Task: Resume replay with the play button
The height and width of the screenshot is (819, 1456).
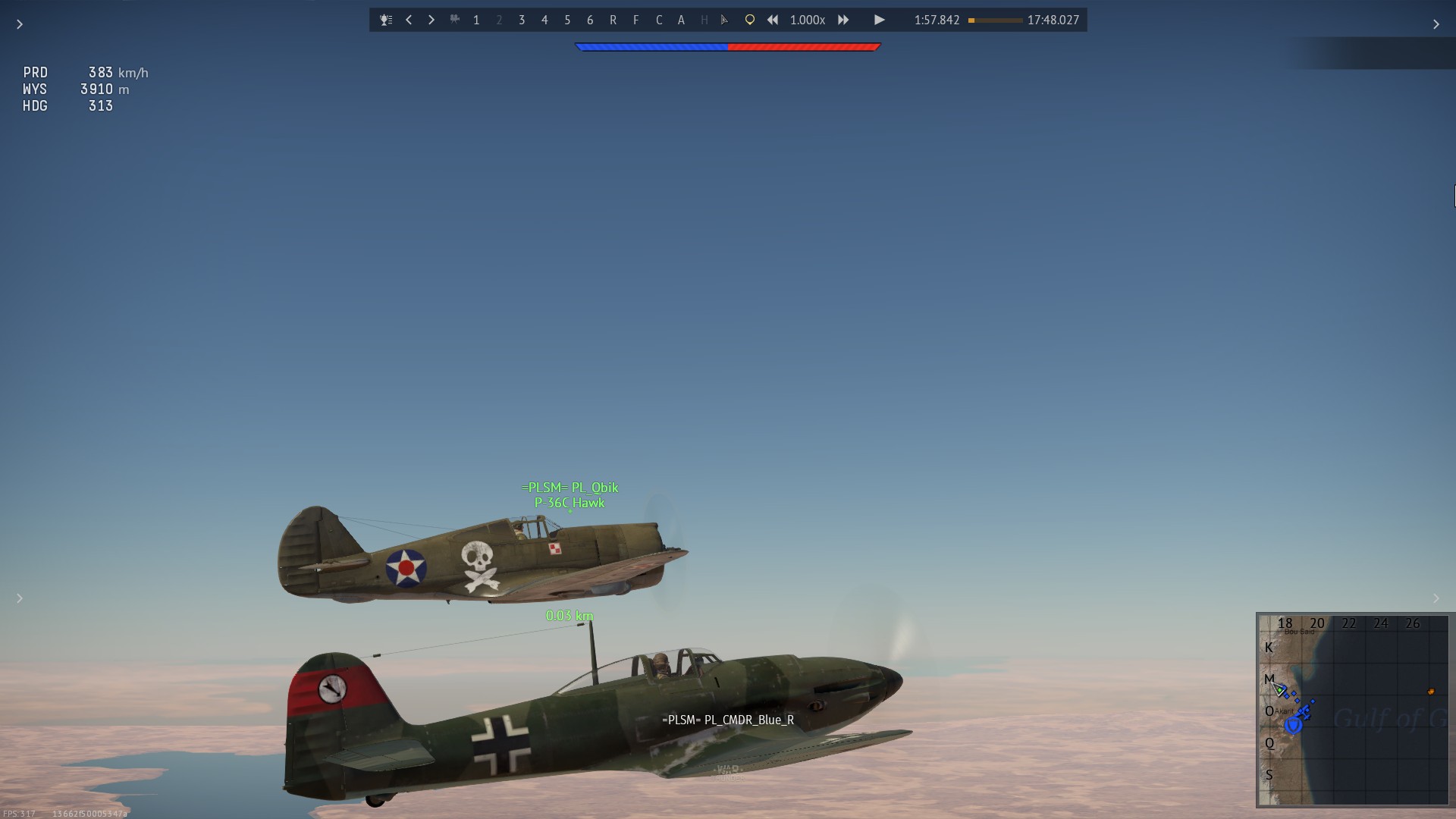Action: (879, 20)
